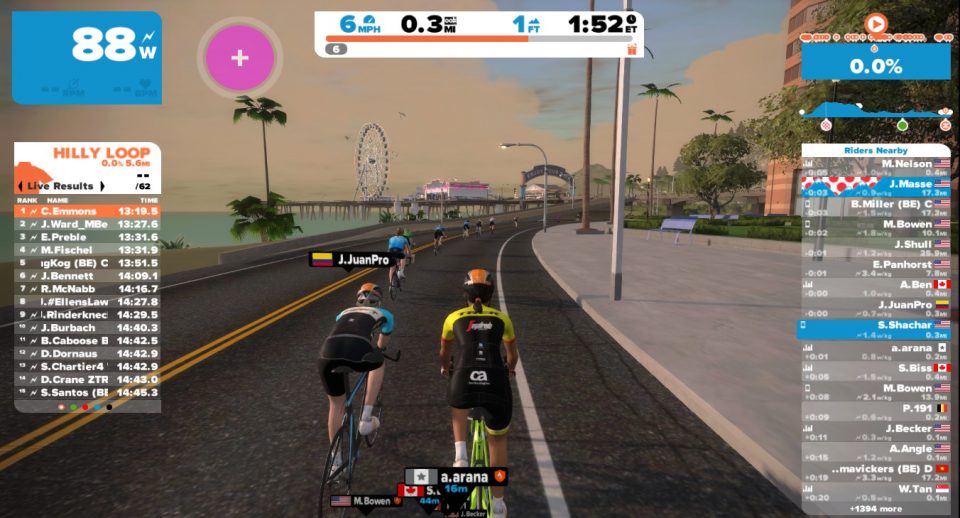The image size is (960, 518).
Task: Open the 88 W power display panel
Action: [87, 57]
